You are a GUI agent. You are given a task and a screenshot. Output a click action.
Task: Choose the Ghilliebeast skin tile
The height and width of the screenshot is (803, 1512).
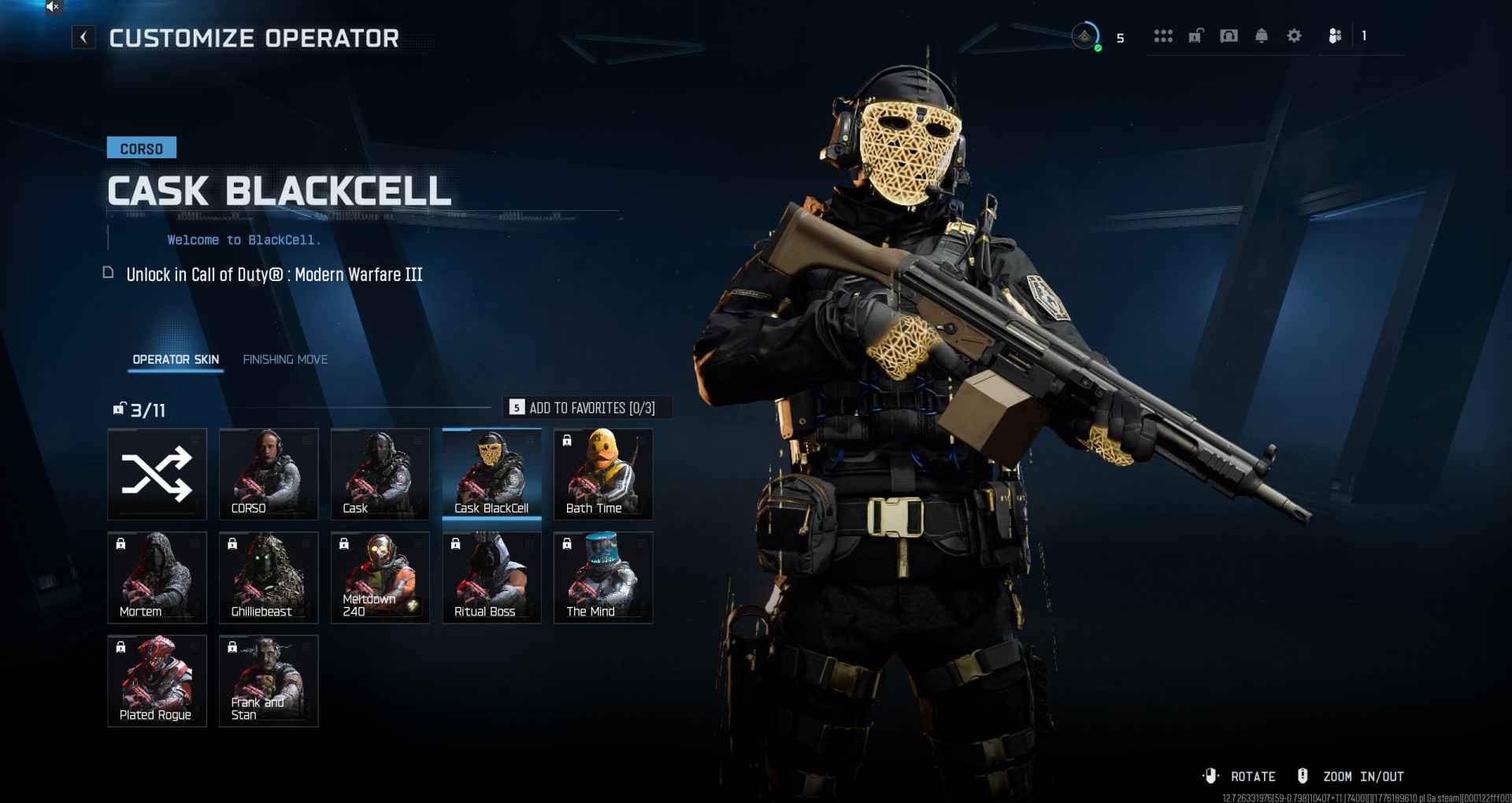point(269,577)
